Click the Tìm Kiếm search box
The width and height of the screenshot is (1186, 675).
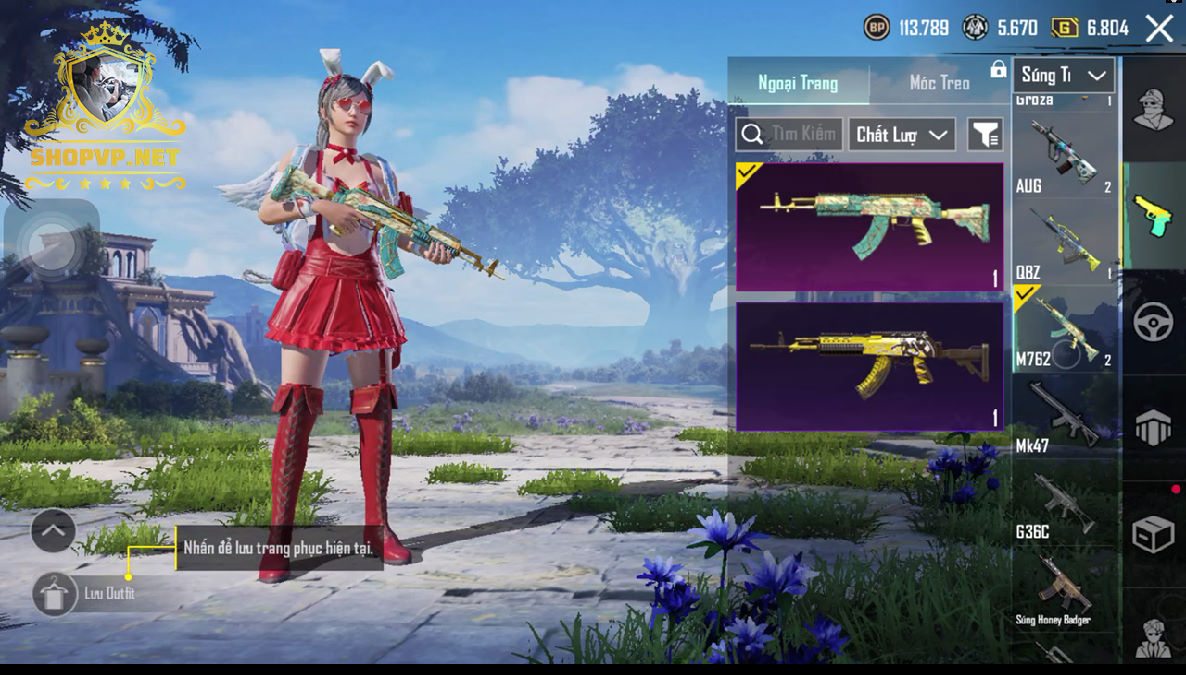[x=789, y=134]
